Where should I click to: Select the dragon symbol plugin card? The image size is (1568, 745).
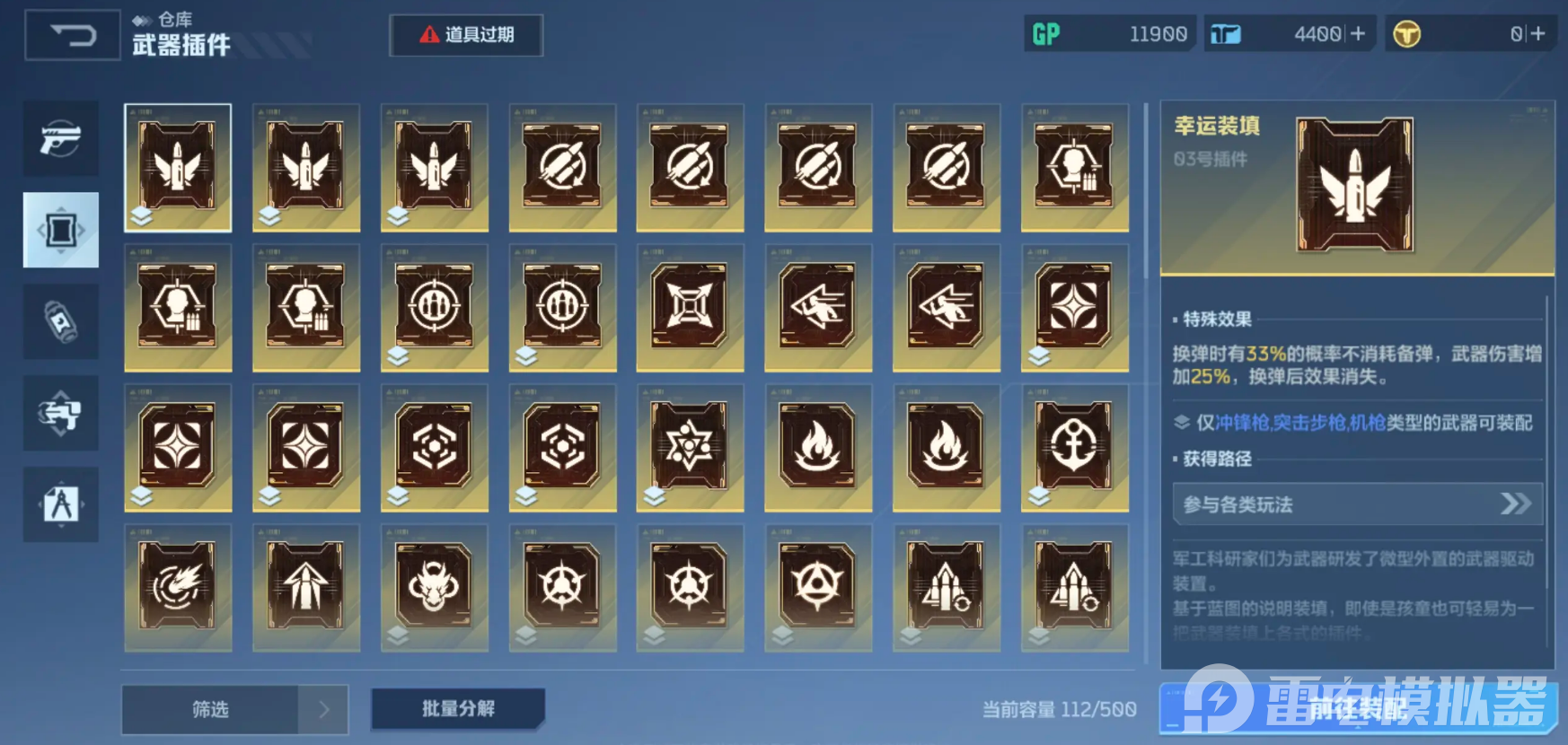[x=434, y=586]
